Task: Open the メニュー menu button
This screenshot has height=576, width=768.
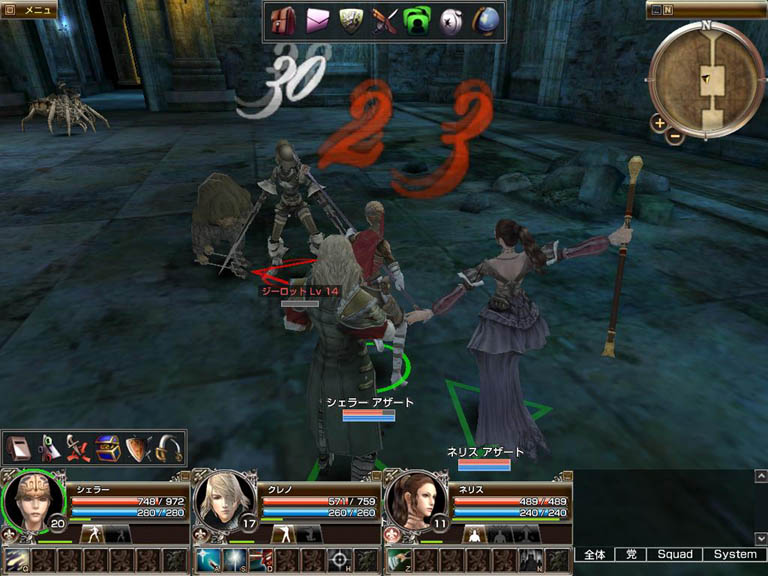Action: pos(28,10)
